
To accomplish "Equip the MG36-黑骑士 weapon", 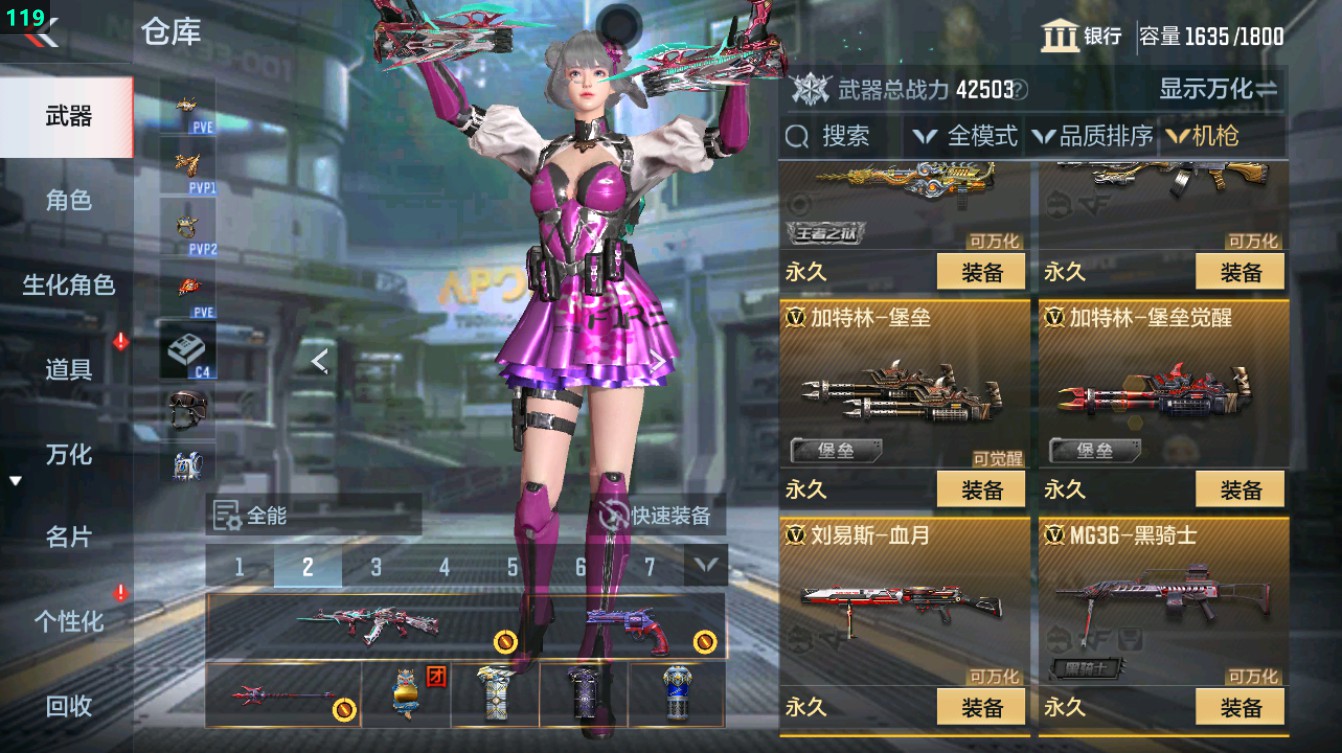I will tap(1239, 708).
